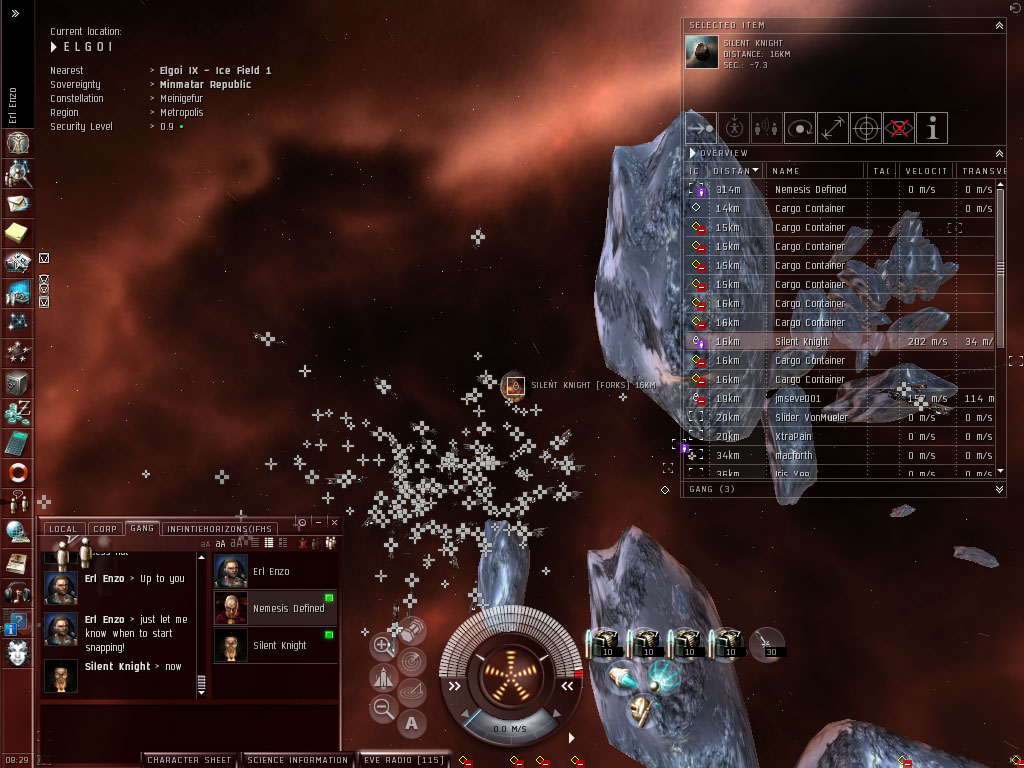Select jmseve001 in the overview list
1024x768 pixels.
pos(797,399)
